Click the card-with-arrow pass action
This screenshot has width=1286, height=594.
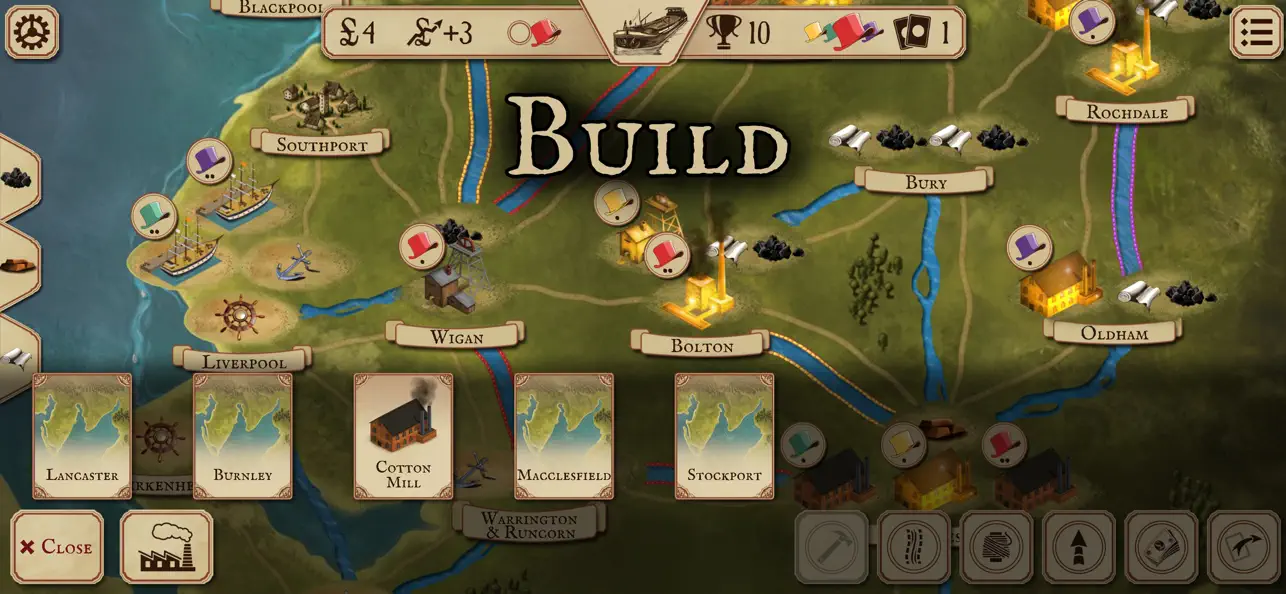pos(1244,547)
